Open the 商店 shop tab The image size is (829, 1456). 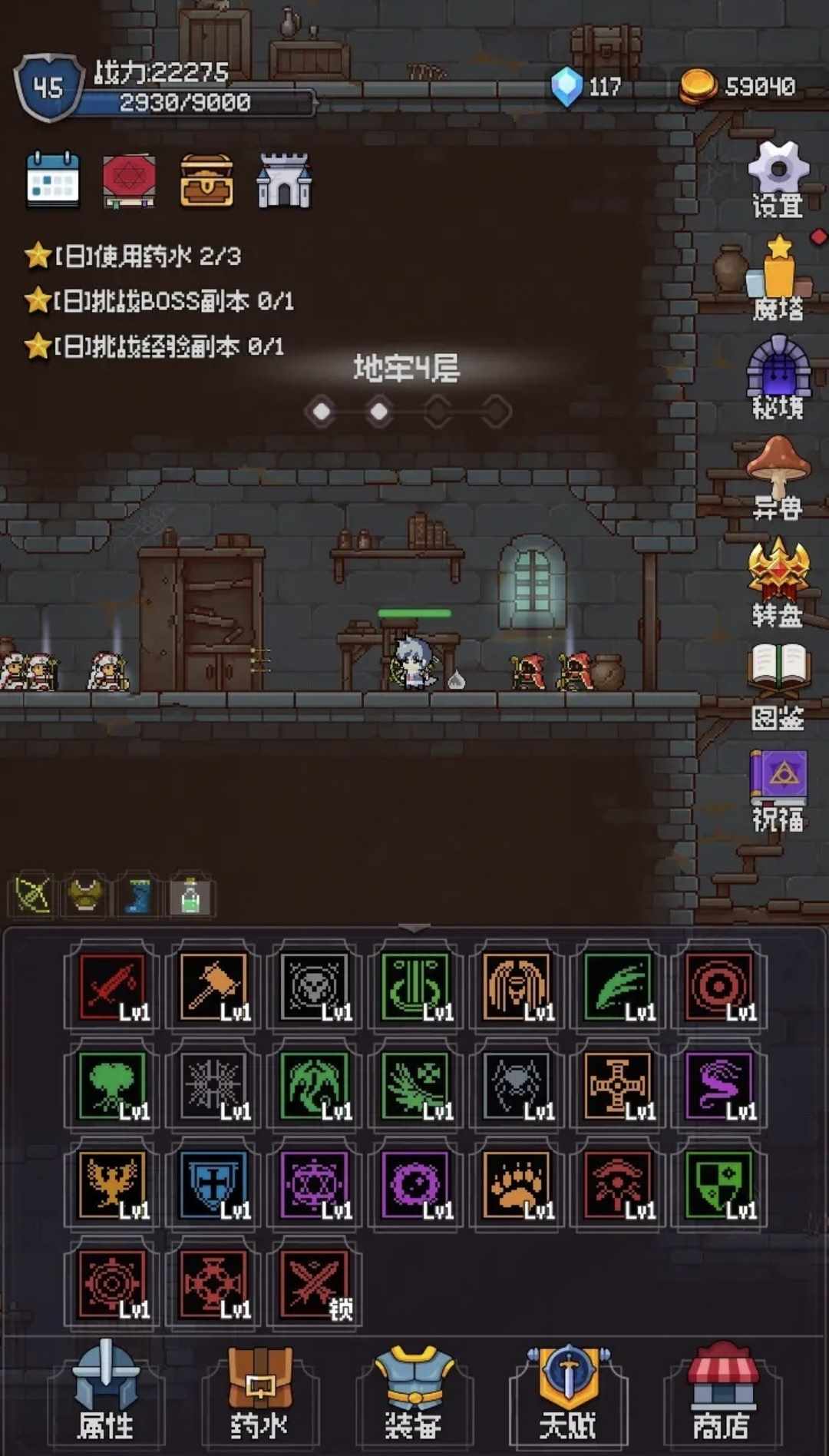point(722,1393)
